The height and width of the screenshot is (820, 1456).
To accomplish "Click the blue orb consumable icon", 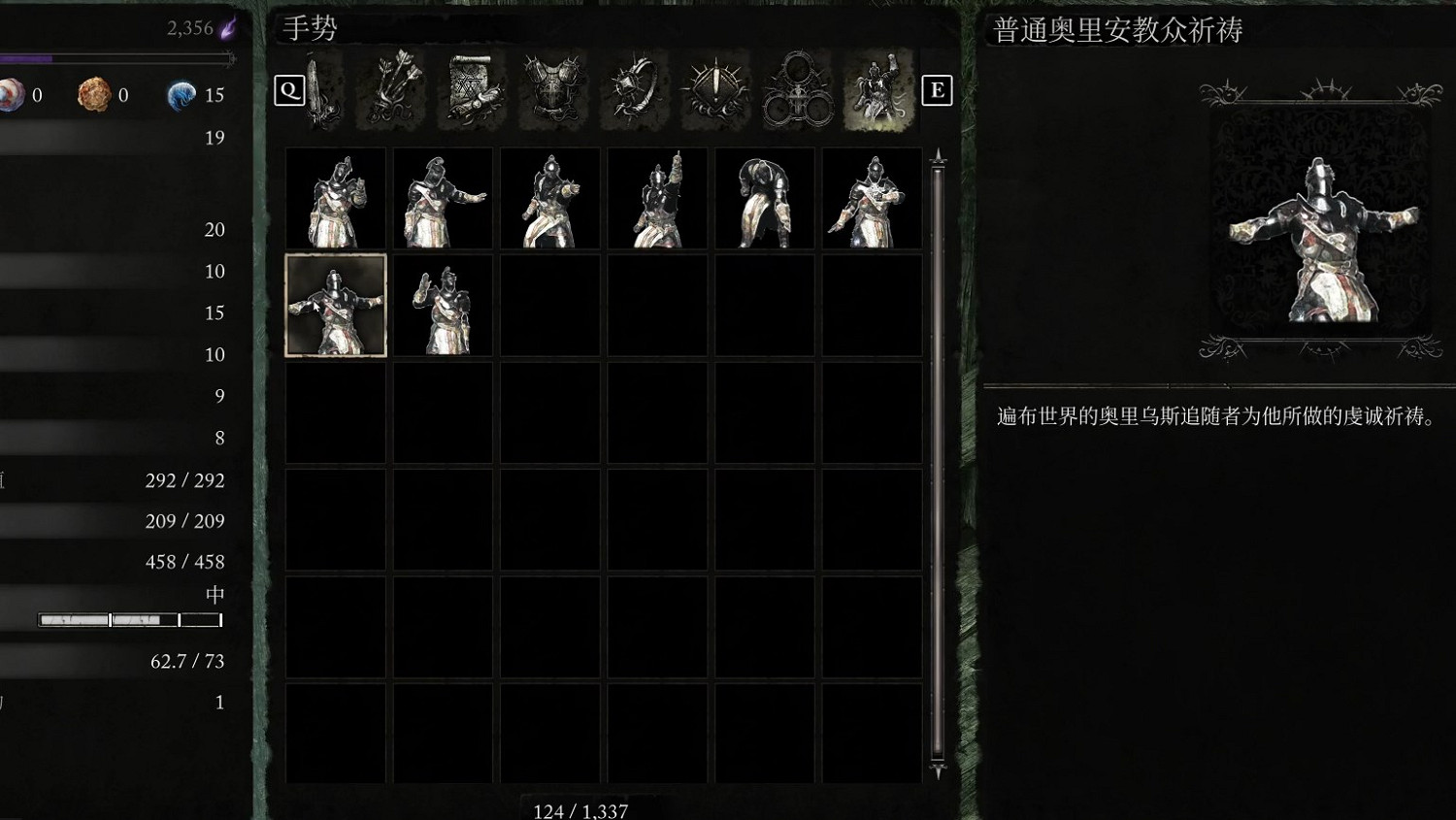I will coord(182,95).
